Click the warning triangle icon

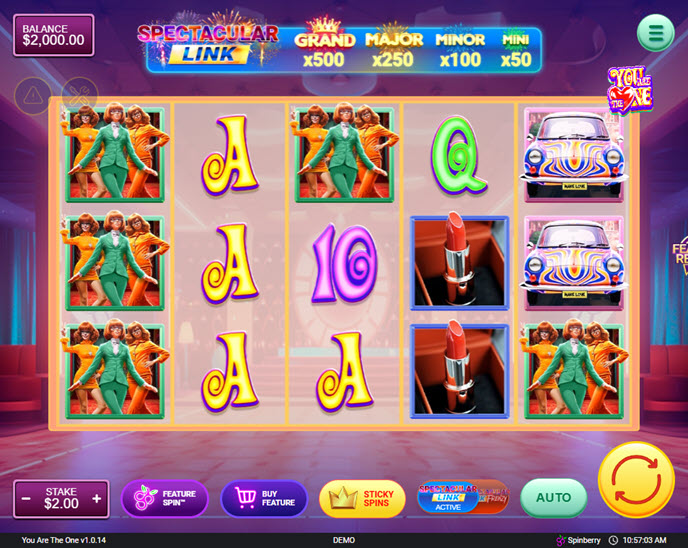tap(33, 96)
